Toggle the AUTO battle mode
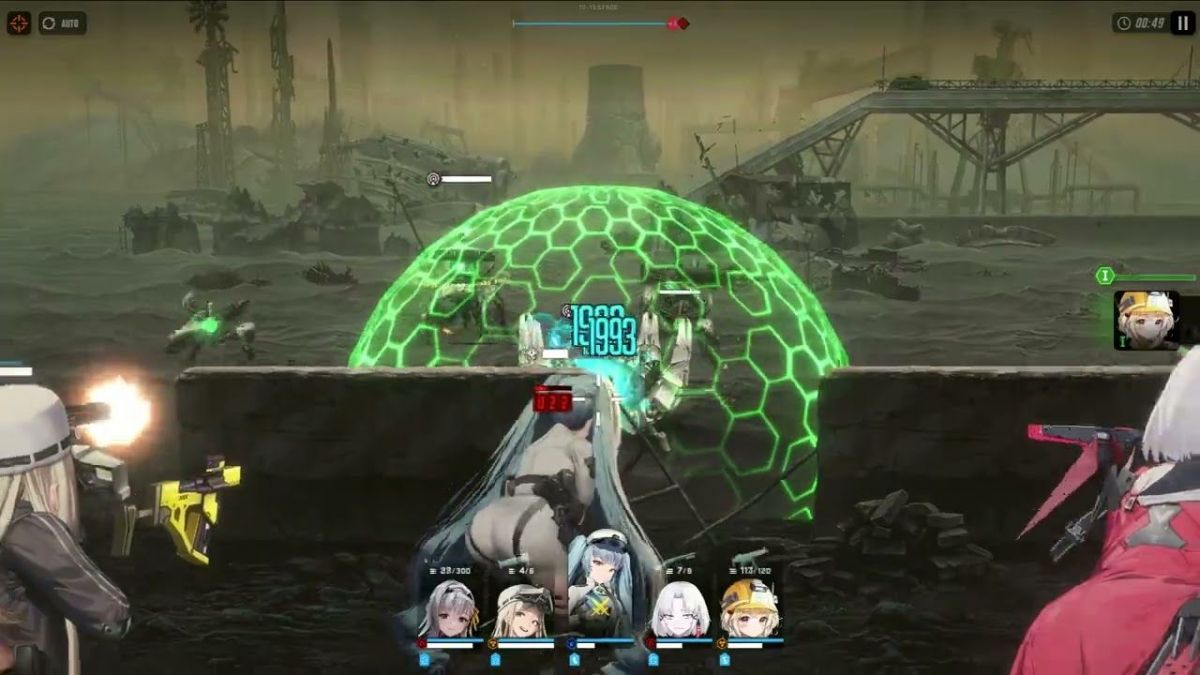Image resolution: width=1200 pixels, height=675 pixels. [62, 22]
